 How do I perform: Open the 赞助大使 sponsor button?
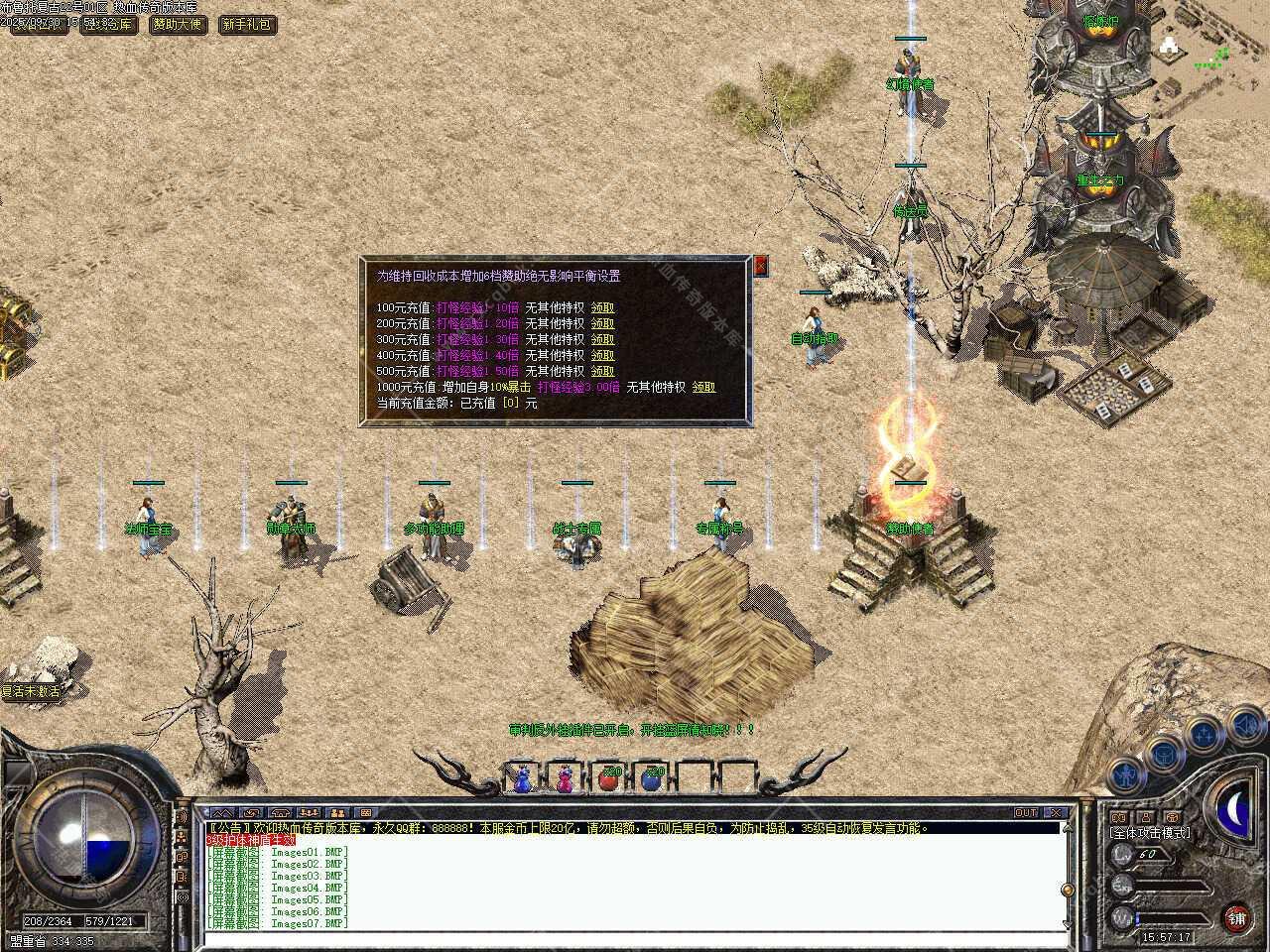click(x=179, y=24)
